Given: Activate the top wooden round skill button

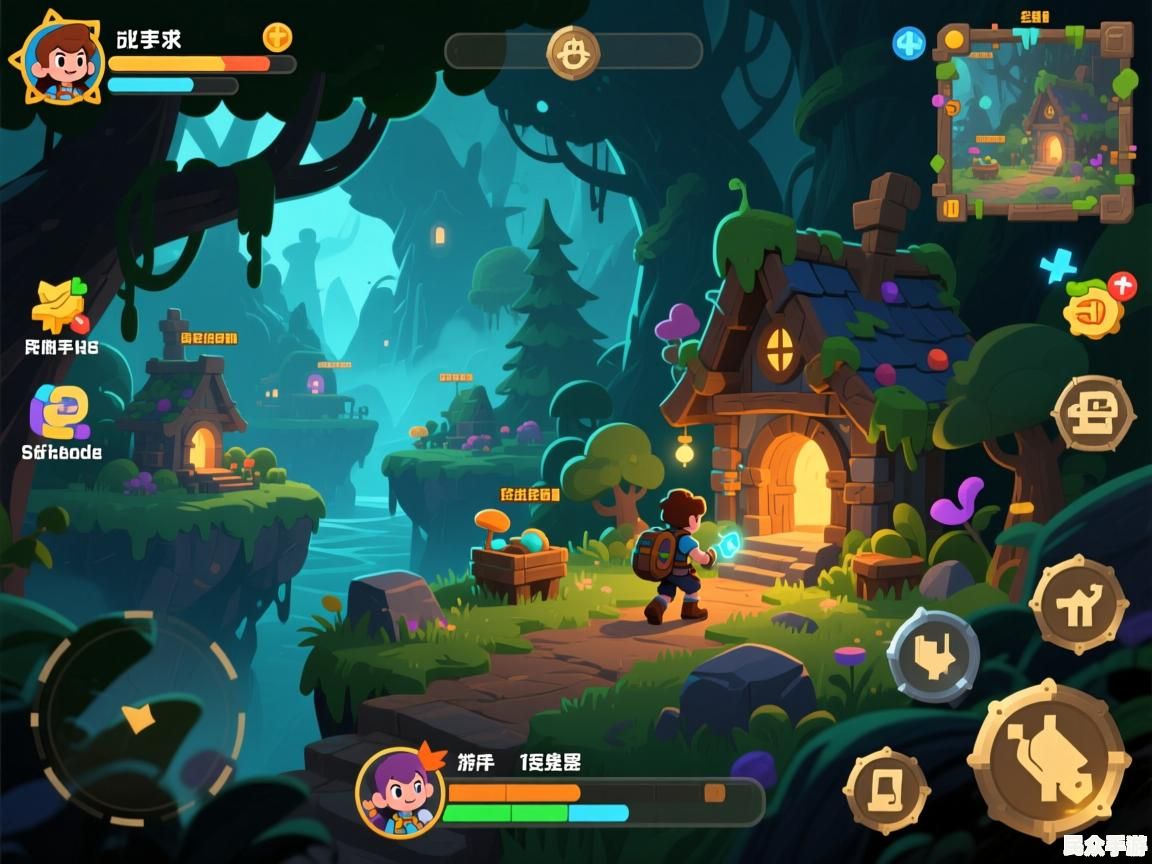Looking at the screenshot, I should [1093, 414].
